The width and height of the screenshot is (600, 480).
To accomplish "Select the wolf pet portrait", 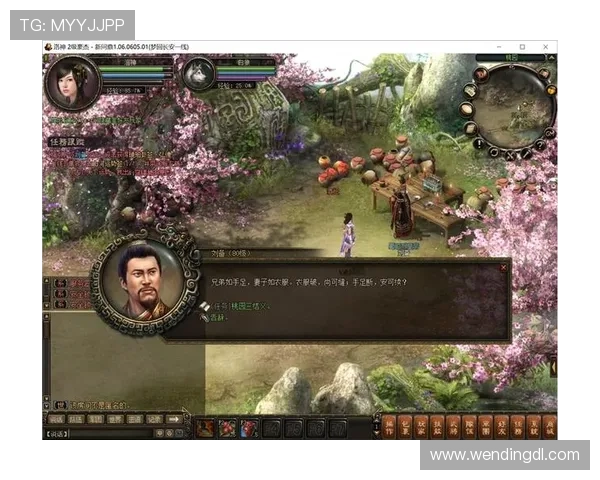I will point(198,74).
